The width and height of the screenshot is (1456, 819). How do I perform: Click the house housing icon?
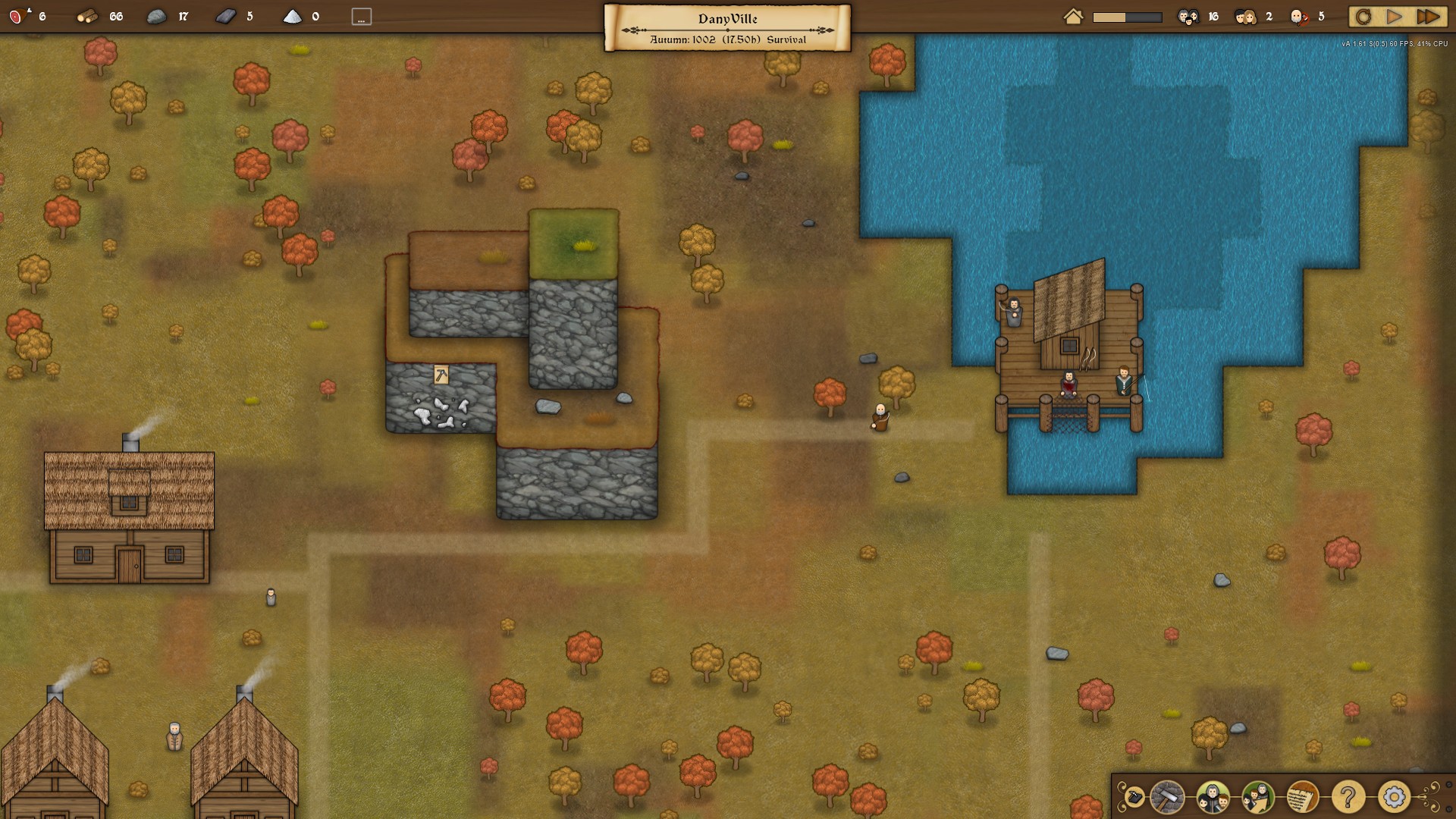point(1073,17)
